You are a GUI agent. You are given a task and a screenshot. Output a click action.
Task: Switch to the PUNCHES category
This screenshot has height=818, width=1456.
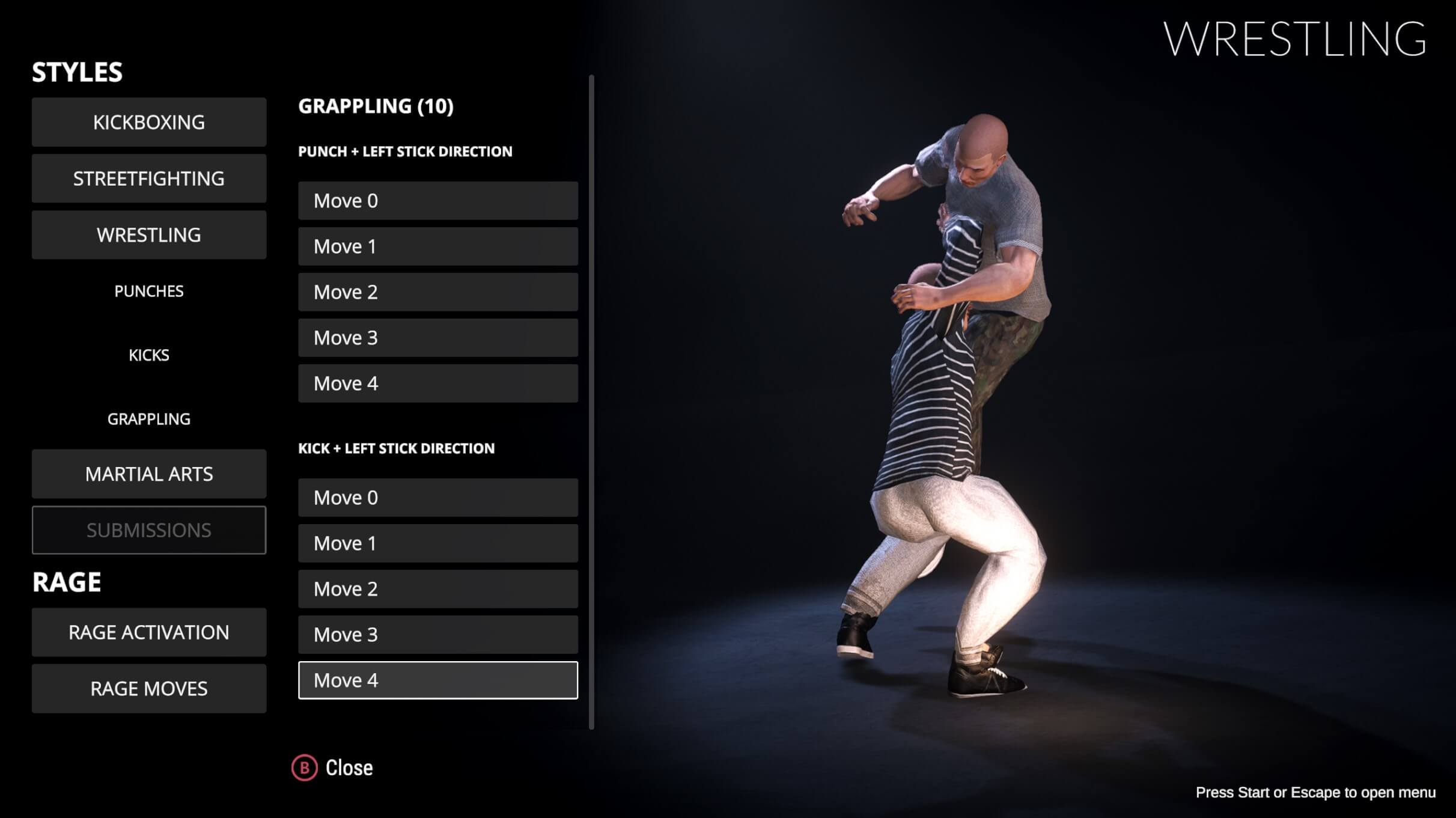(148, 291)
